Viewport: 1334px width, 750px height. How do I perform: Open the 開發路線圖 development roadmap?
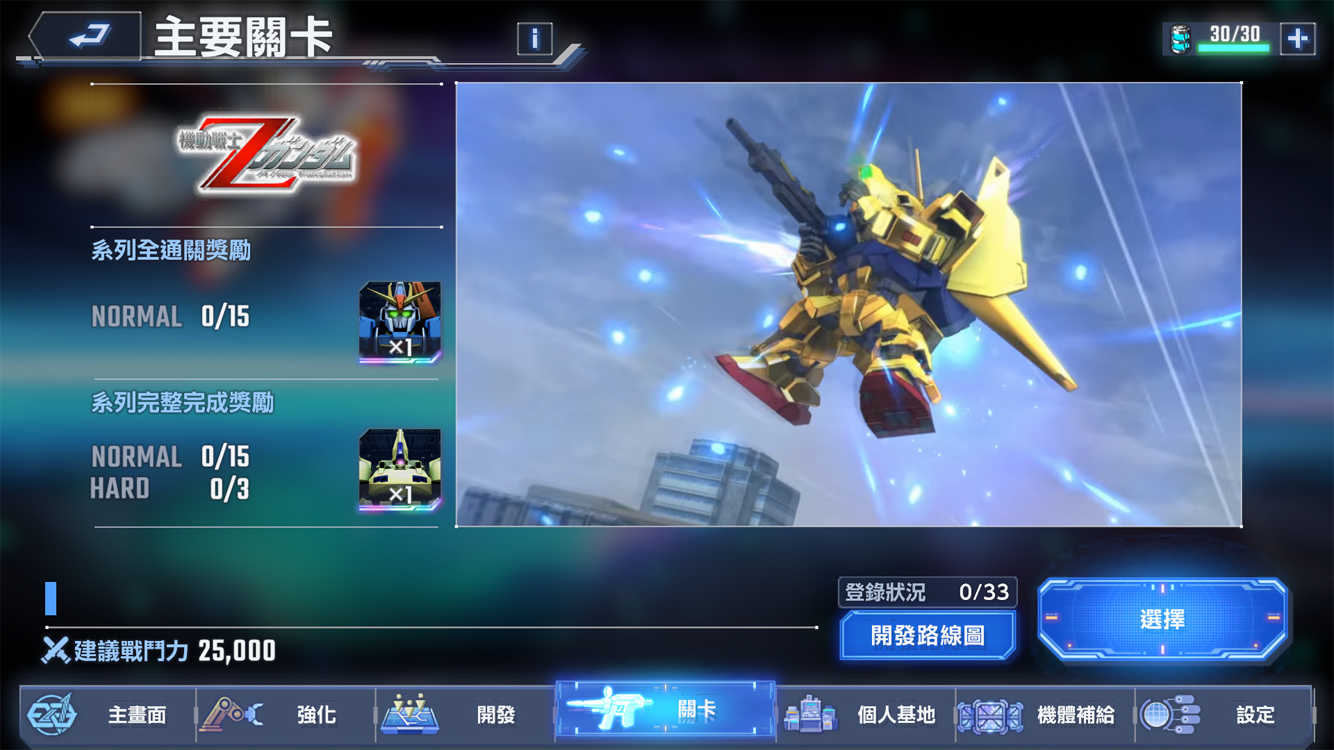coord(928,635)
